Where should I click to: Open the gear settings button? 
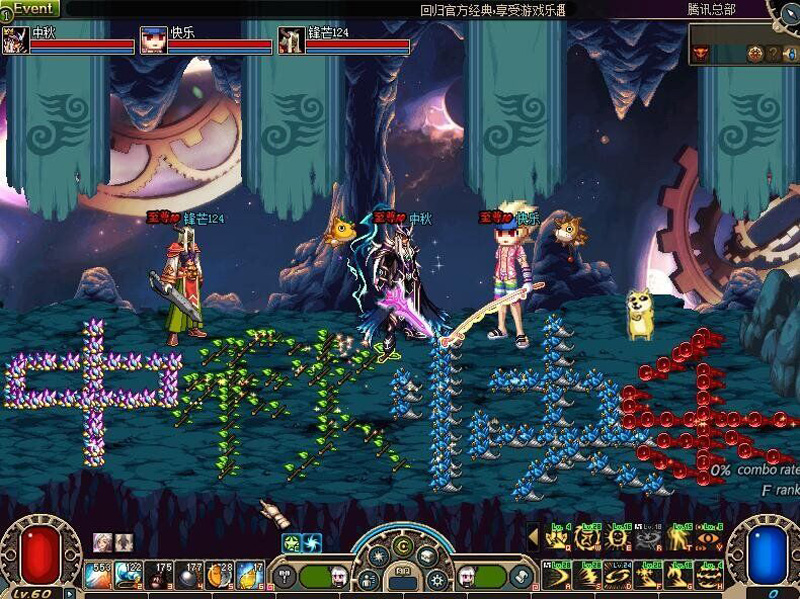click(436, 578)
